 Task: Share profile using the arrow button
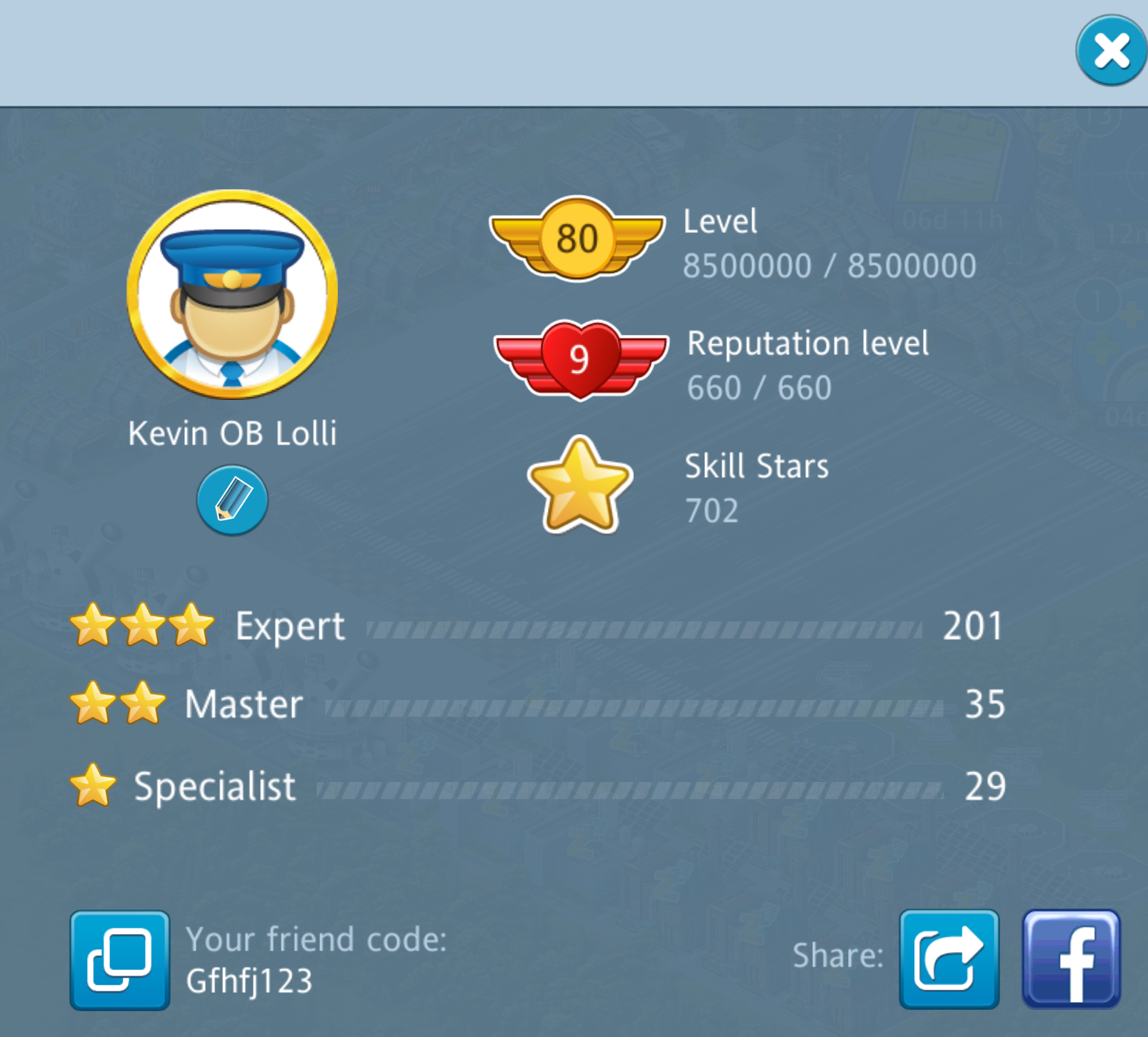(x=949, y=958)
